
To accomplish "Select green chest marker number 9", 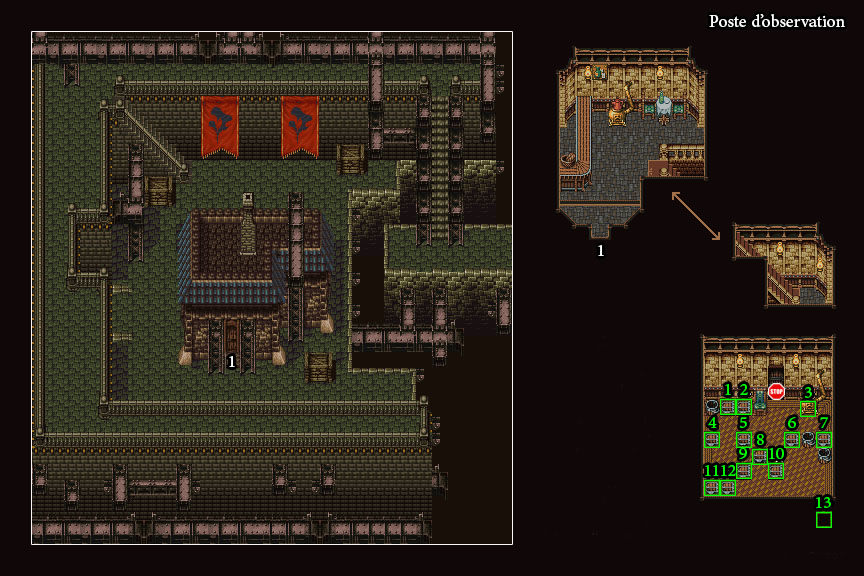I will 744,470.
